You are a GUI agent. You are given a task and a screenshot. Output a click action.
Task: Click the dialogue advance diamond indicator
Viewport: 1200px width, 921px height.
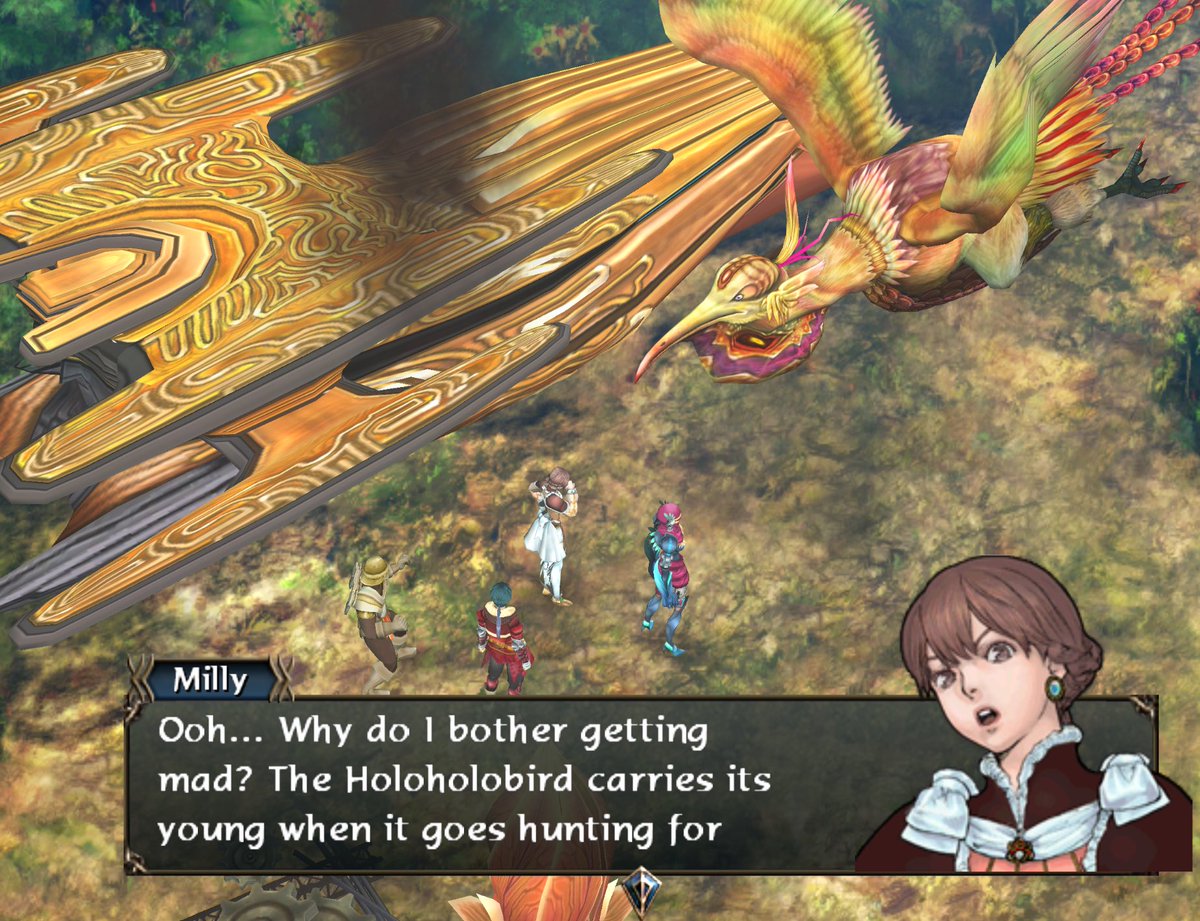pos(637,889)
